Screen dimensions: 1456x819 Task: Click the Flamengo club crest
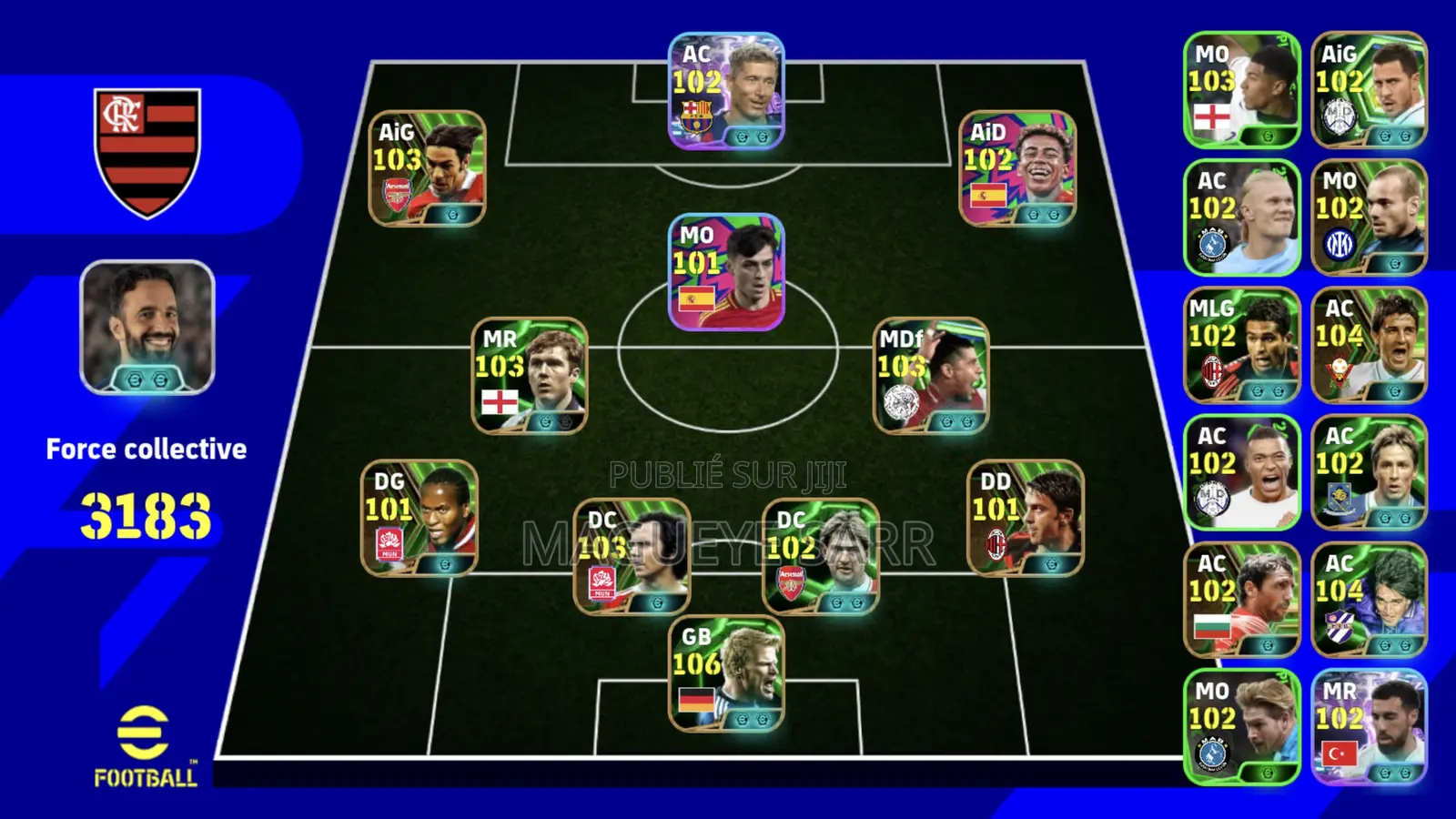point(147,152)
